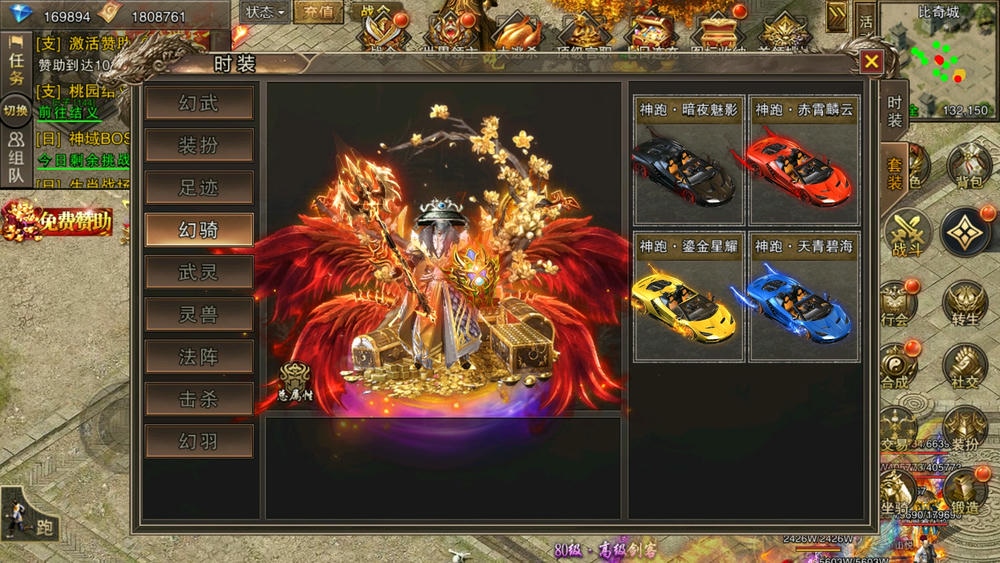Image resolution: width=1000 pixels, height=563 pixels.
Task: Open the 状态 dropdown
Action: (265, 13)
